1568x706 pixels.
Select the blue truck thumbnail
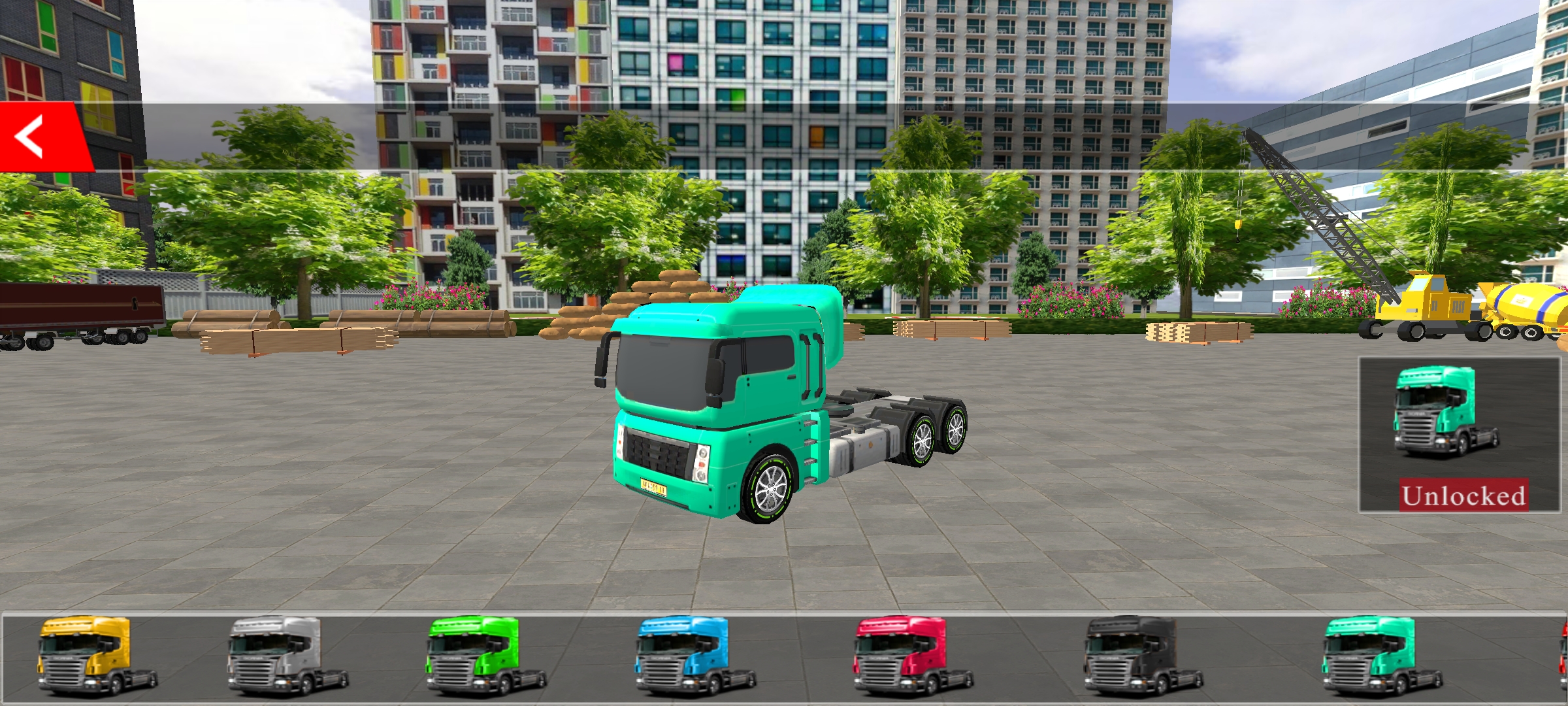[694, 656]
